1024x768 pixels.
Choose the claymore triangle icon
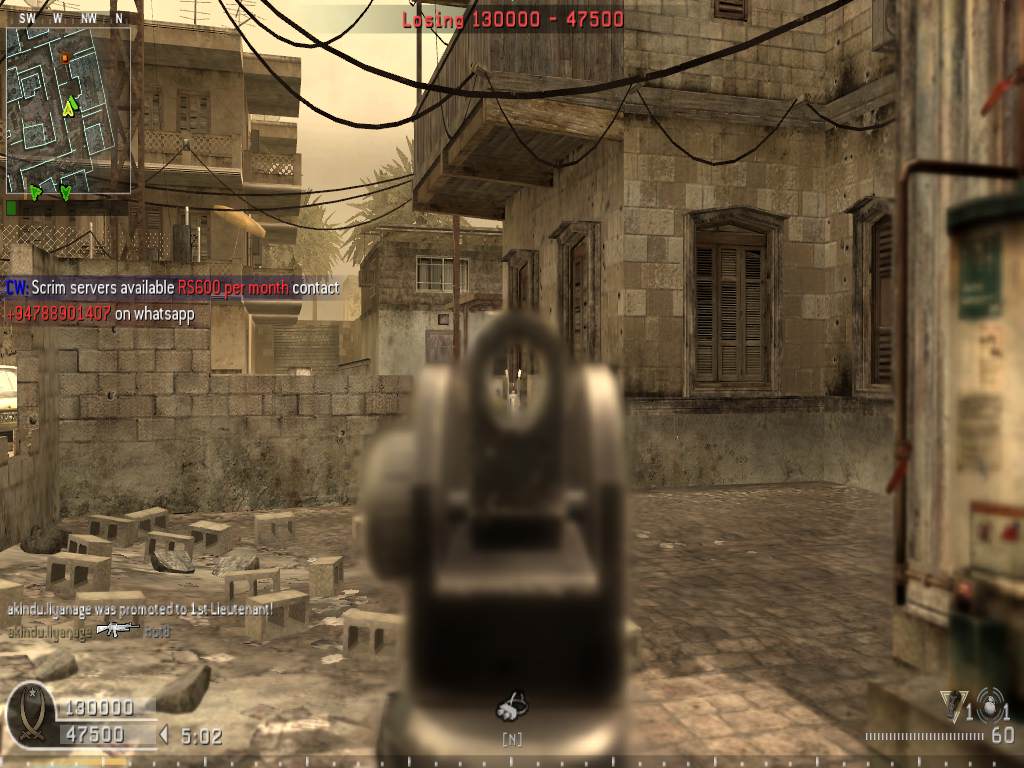click(x=951, y=703)
